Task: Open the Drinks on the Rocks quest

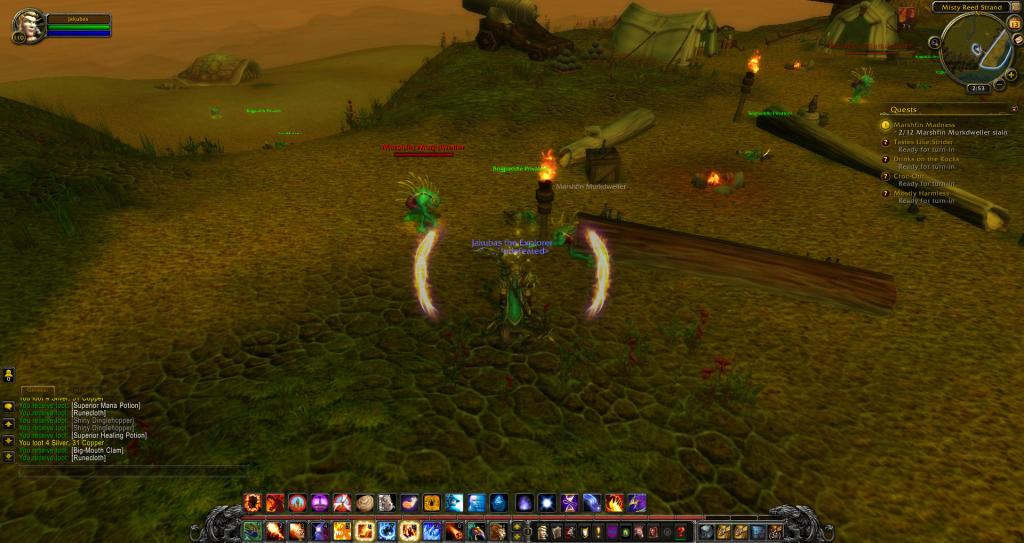Action: click(926, 159)
